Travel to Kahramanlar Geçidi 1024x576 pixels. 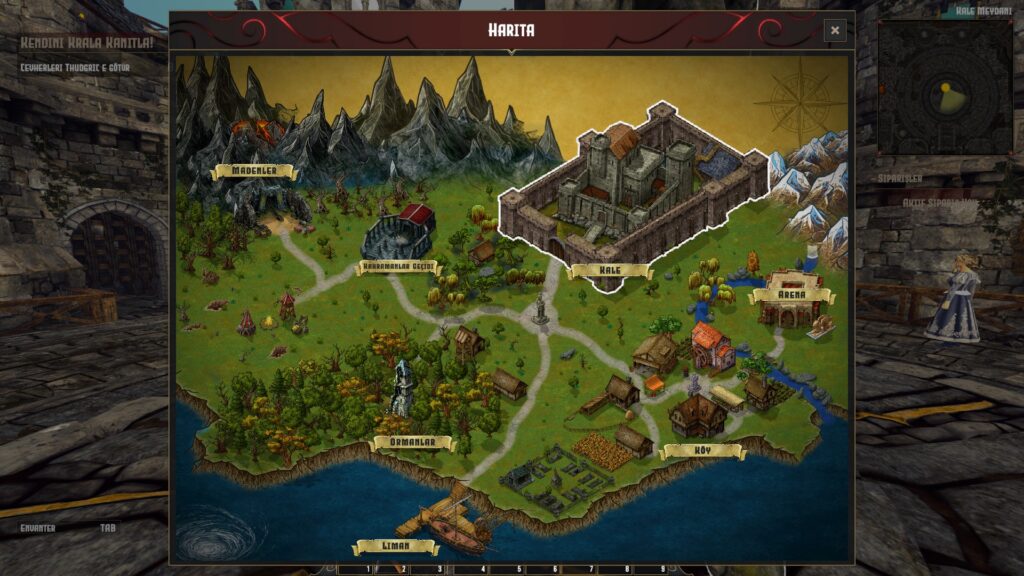pos(400,268)
